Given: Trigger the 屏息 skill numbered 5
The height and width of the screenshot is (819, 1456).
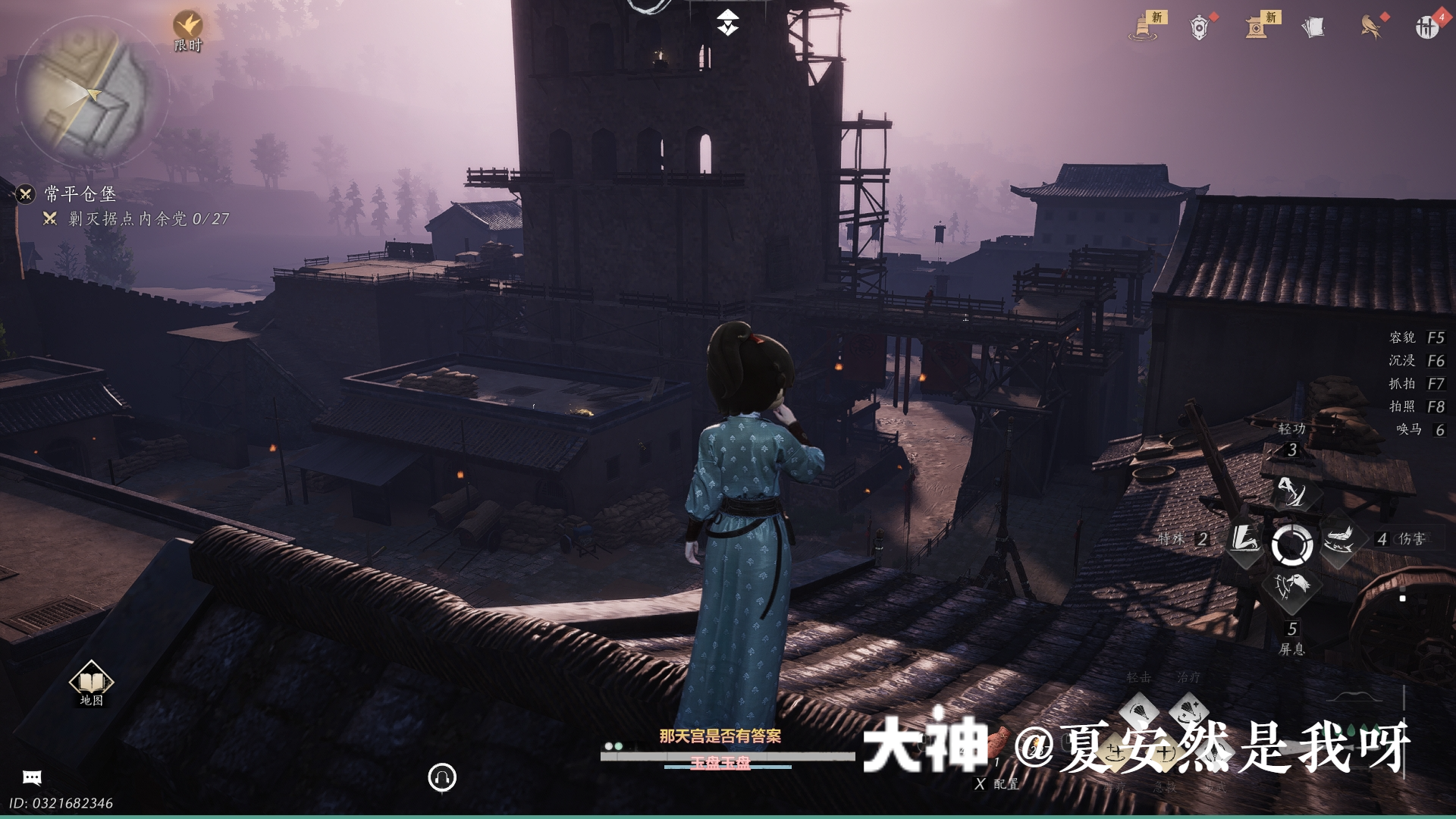Looking at the screenshot, I should click(1291, 587).
